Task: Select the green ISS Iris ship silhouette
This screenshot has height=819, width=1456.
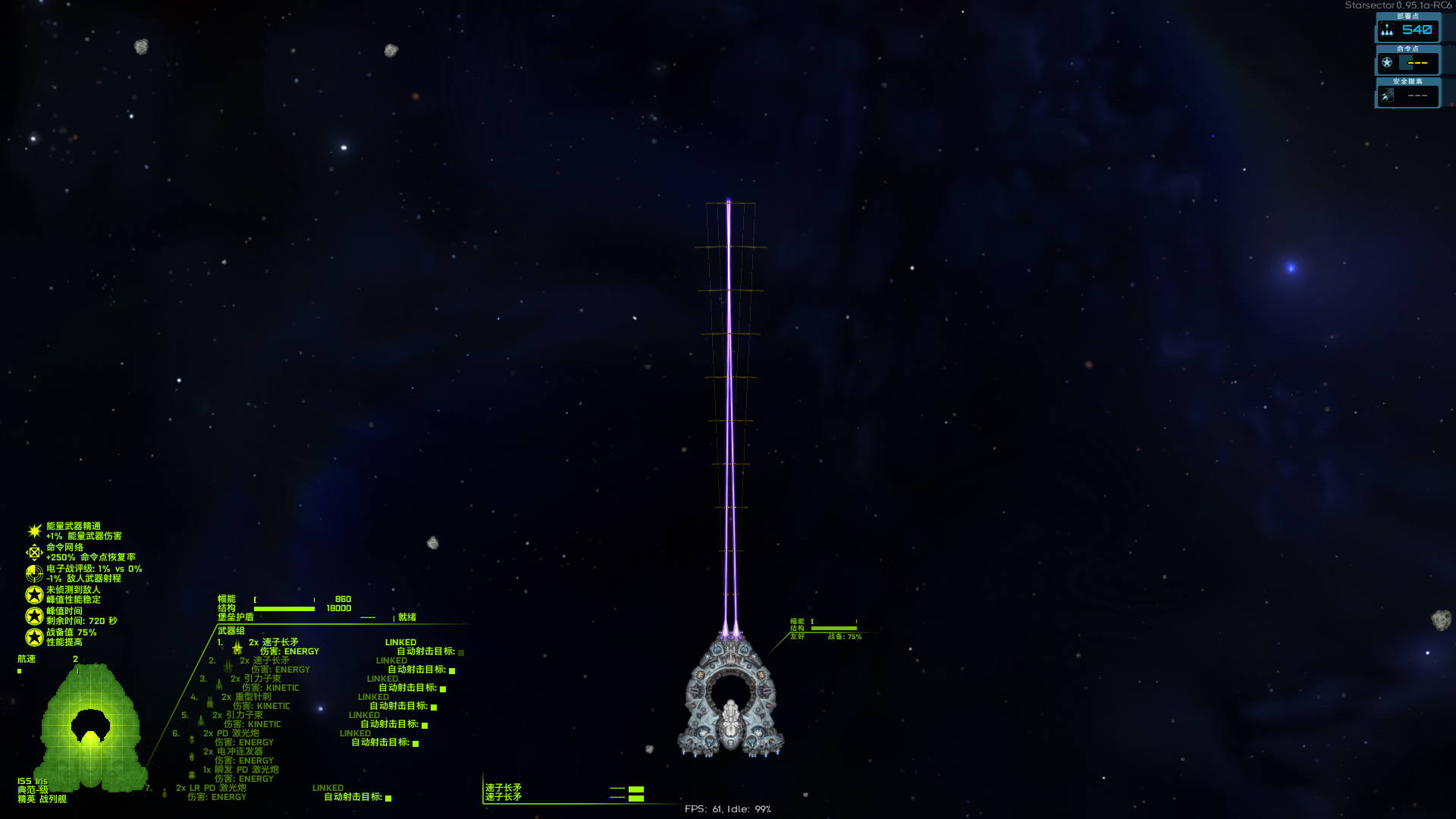Action: point(91,728)
